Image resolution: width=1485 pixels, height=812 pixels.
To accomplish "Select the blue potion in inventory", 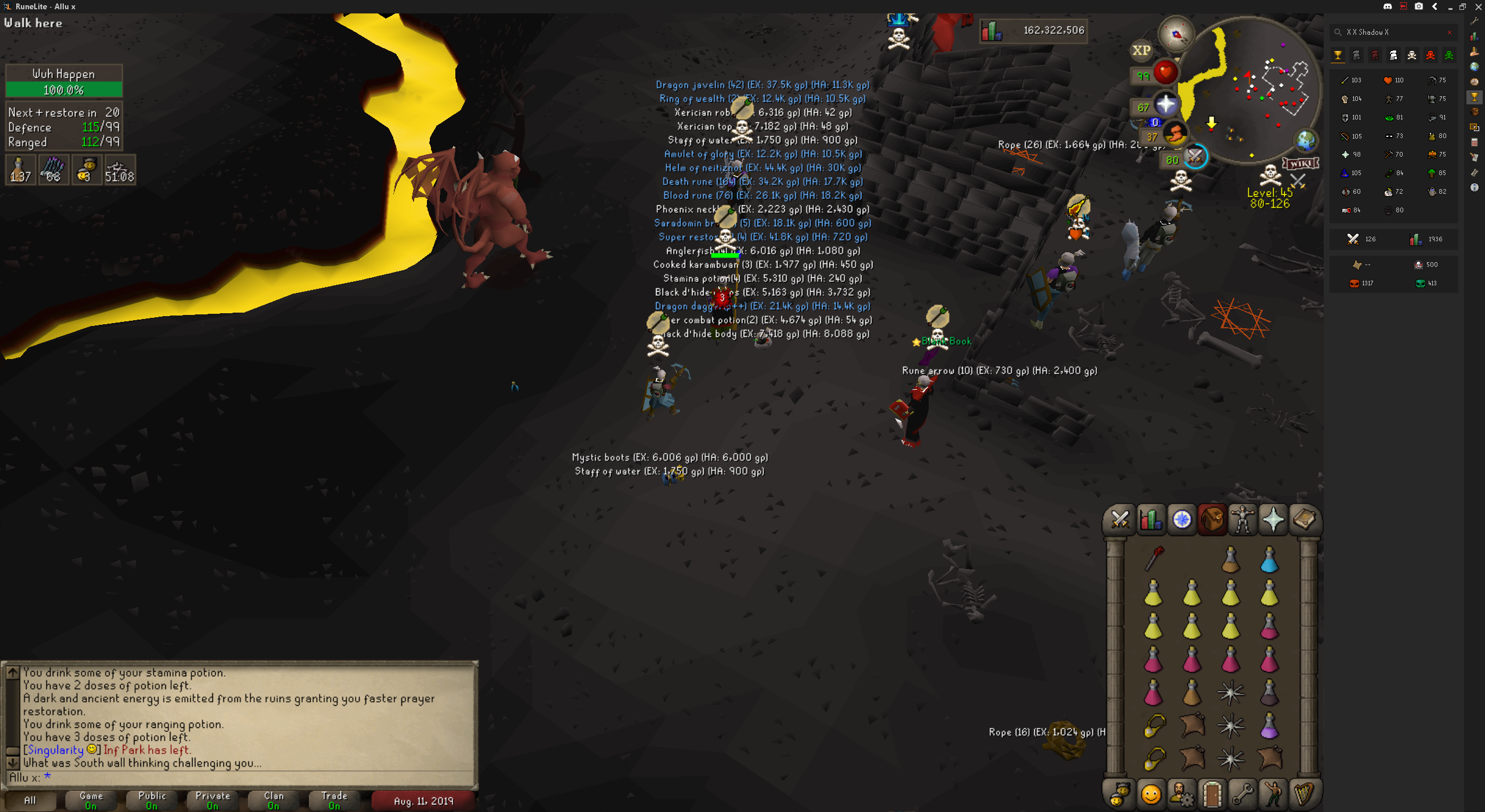I will tap(1269, 561).
